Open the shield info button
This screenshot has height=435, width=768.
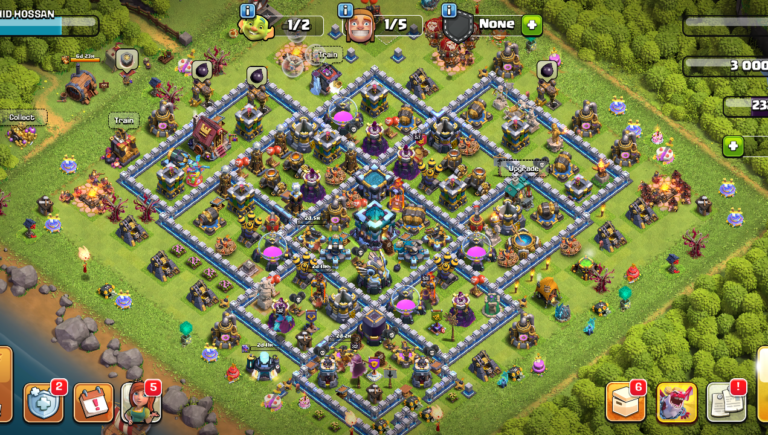[x=447, y=11]
